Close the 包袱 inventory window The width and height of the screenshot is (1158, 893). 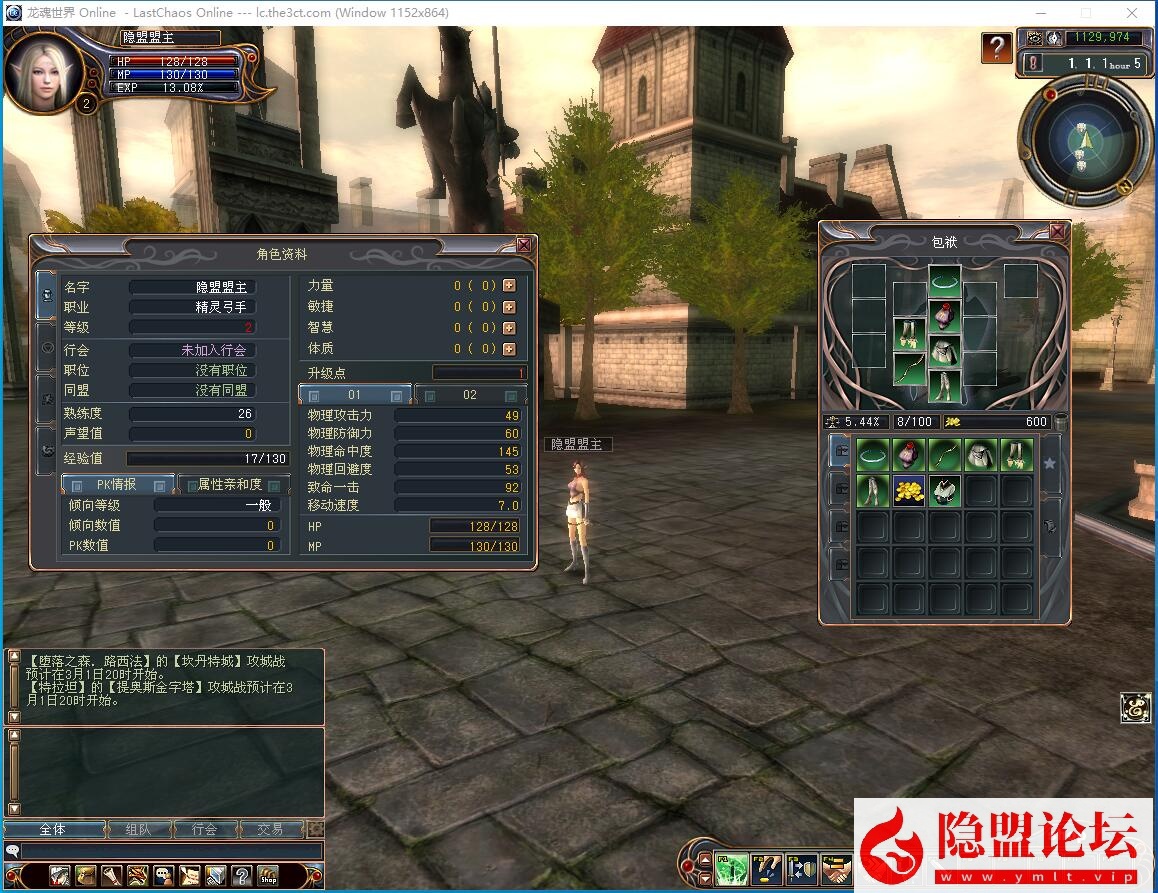coord(1058,231)
